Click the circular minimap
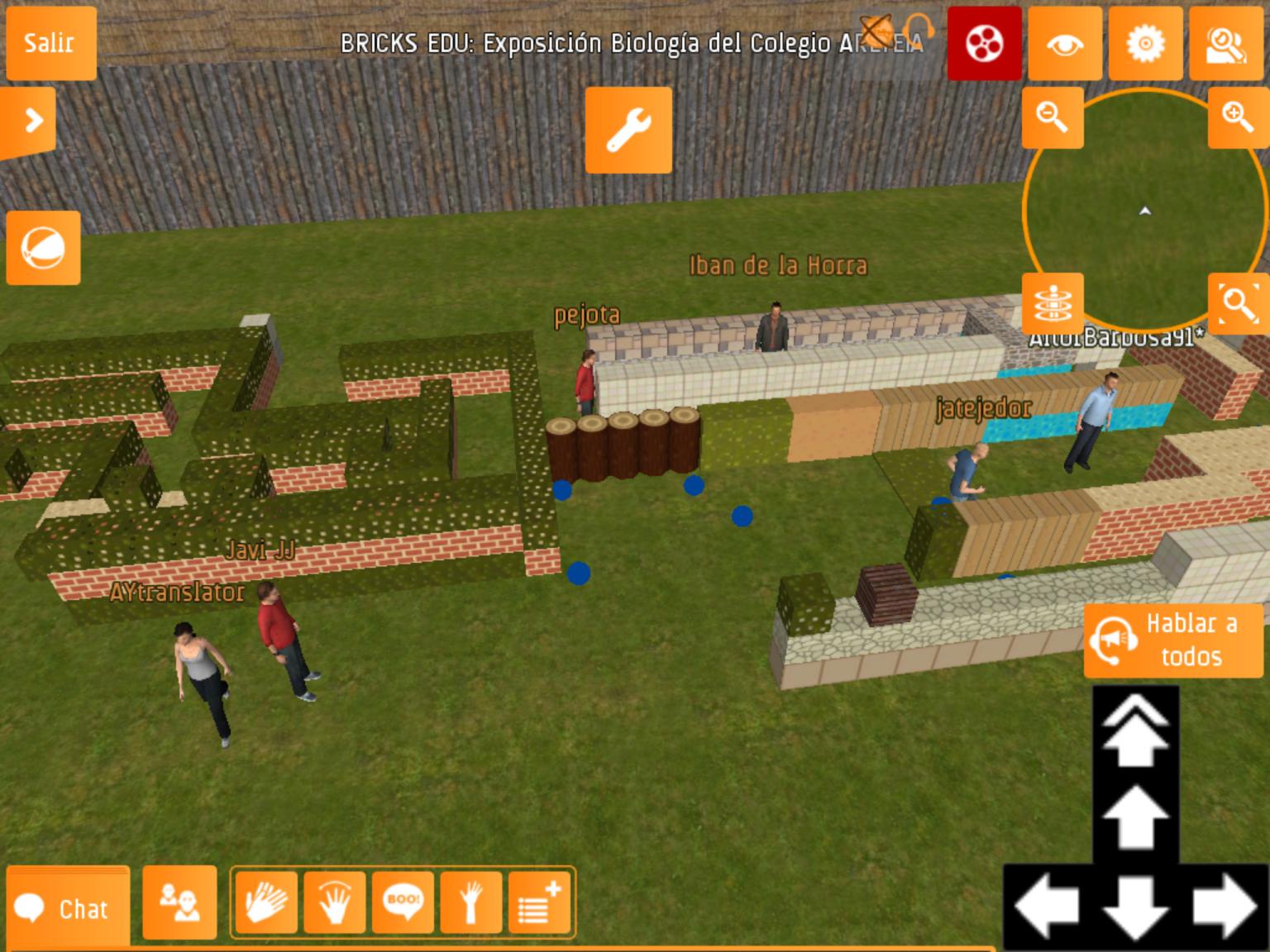The image size is (1270, 952). coord(1145,211)
